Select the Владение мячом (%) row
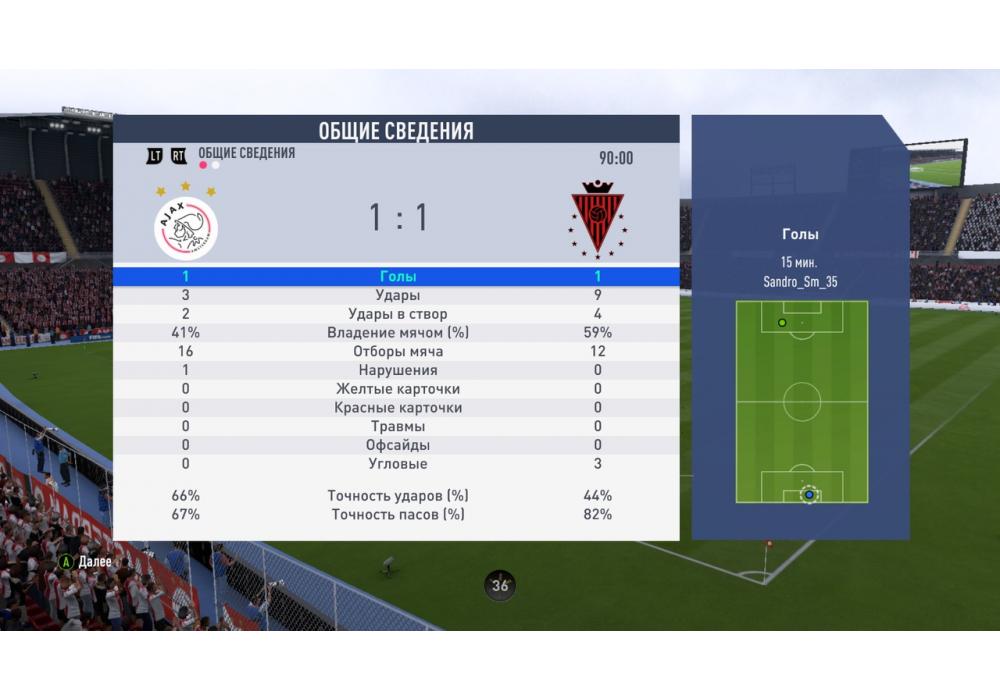The height and width of the screenshot is (700, 1000). pos(398,332)
